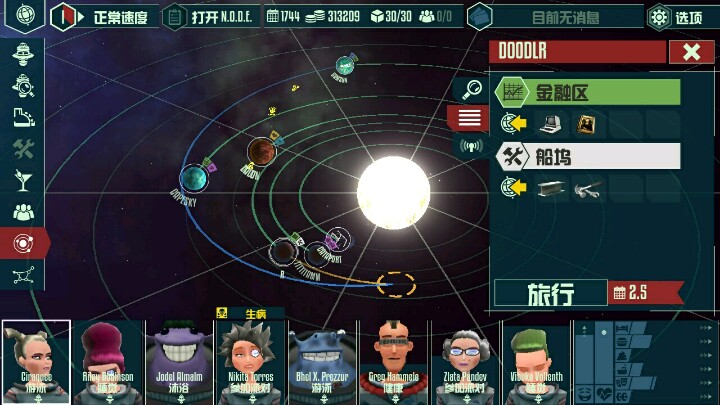Pick Jodol Almalm's crew portrait
720x405 pixels.
pyautogui.click(x=181, y=360)
